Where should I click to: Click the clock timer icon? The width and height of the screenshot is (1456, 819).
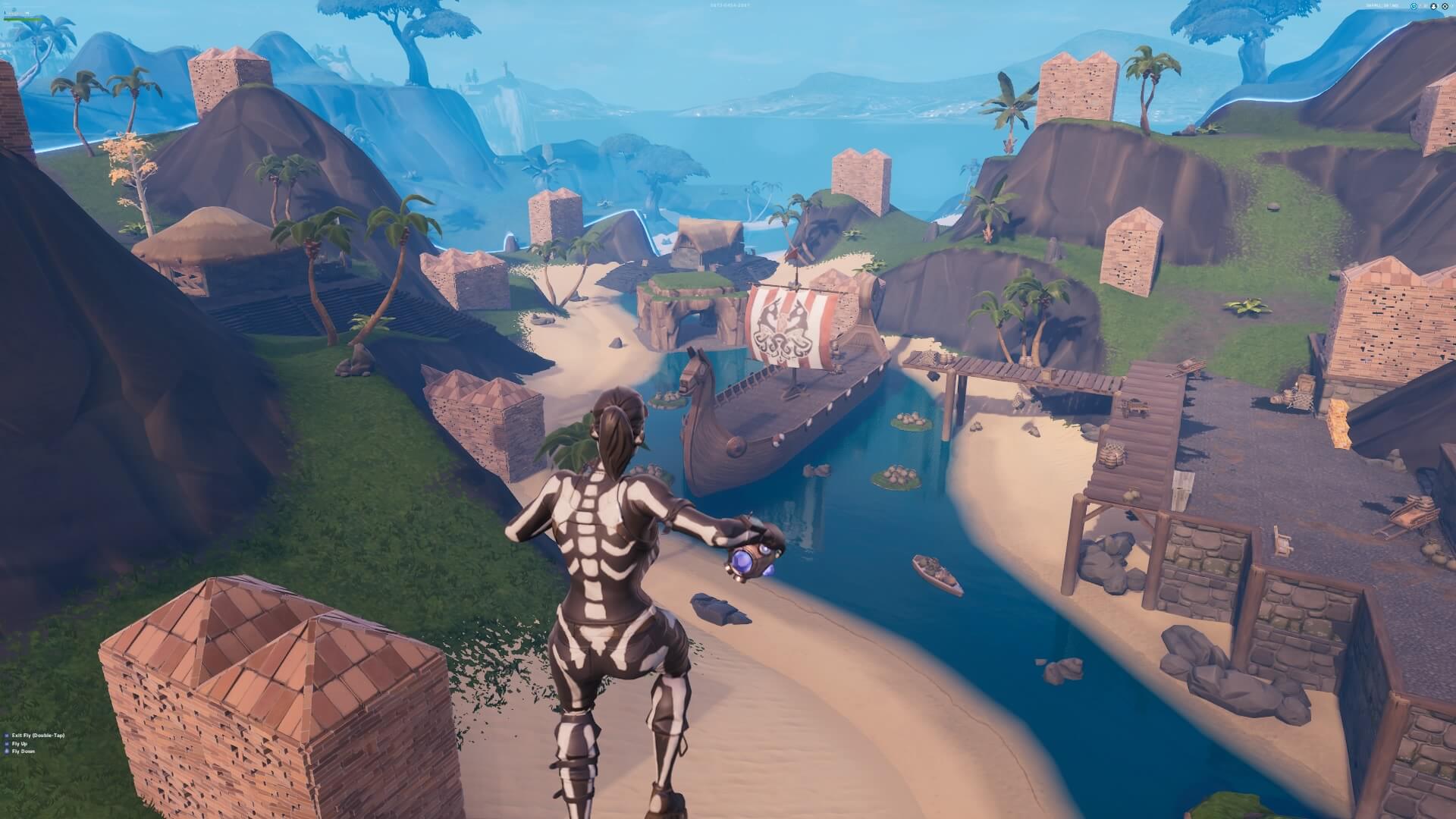click(x=1414, y=6)
